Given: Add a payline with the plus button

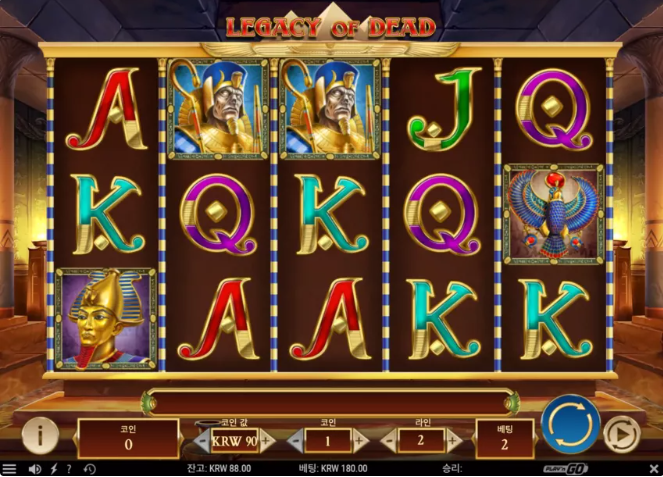Looking at the screenshot, I should click(452, 439).
